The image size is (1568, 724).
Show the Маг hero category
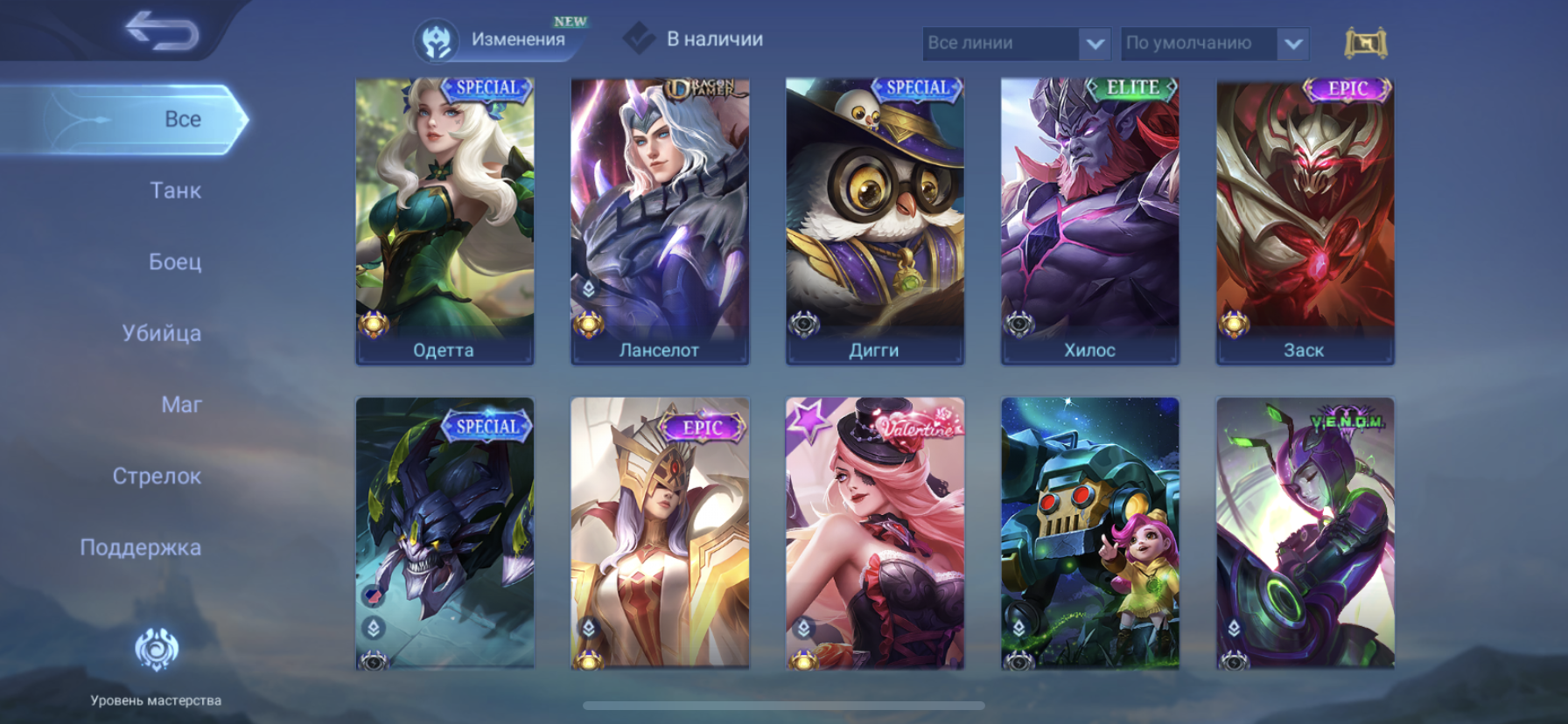pos(181,405)
